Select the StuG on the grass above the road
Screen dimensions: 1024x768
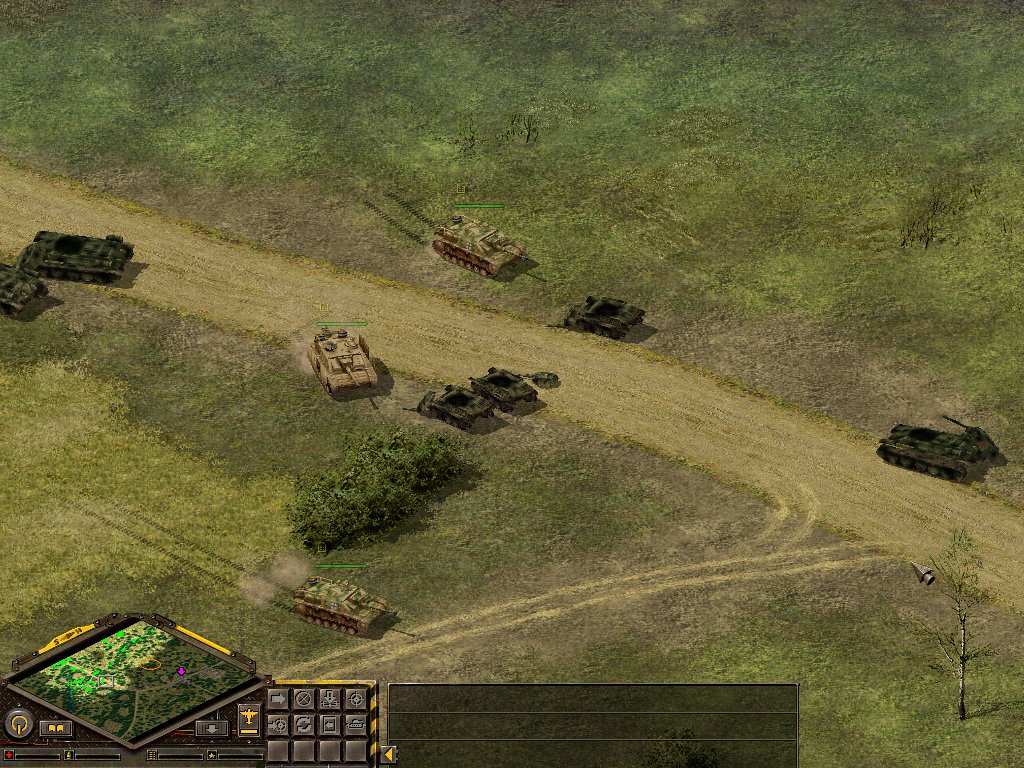477,244
